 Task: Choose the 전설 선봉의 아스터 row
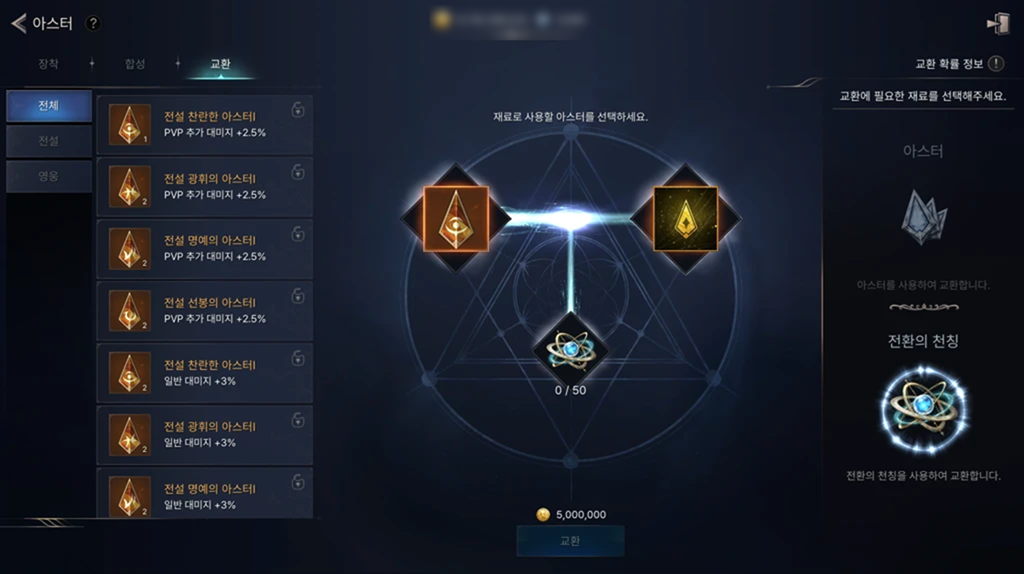click(205, 311)
